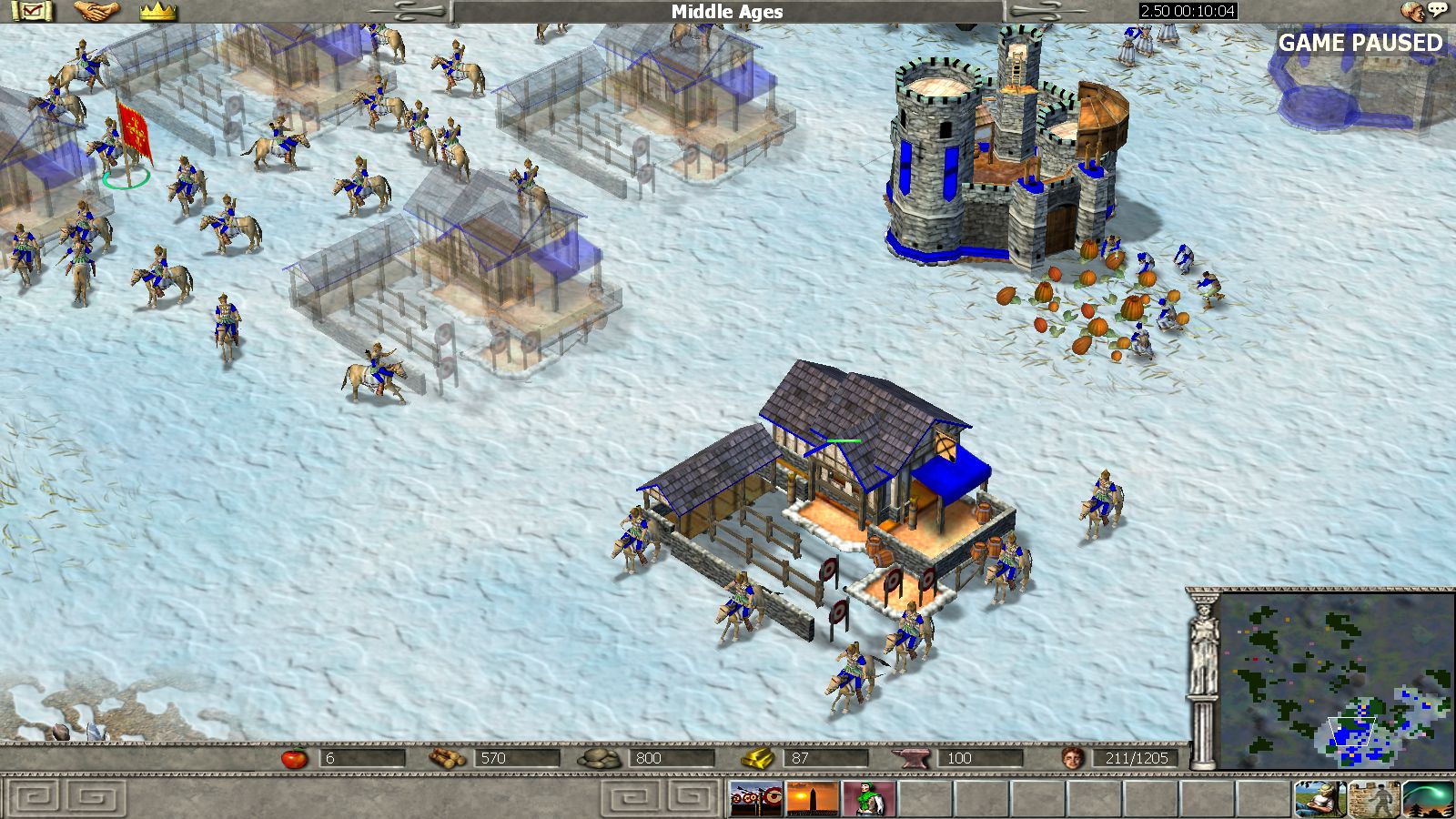Open the diplomacy handshake menu
This screenshot has width=1456, height=819.
tap(96, 11)
